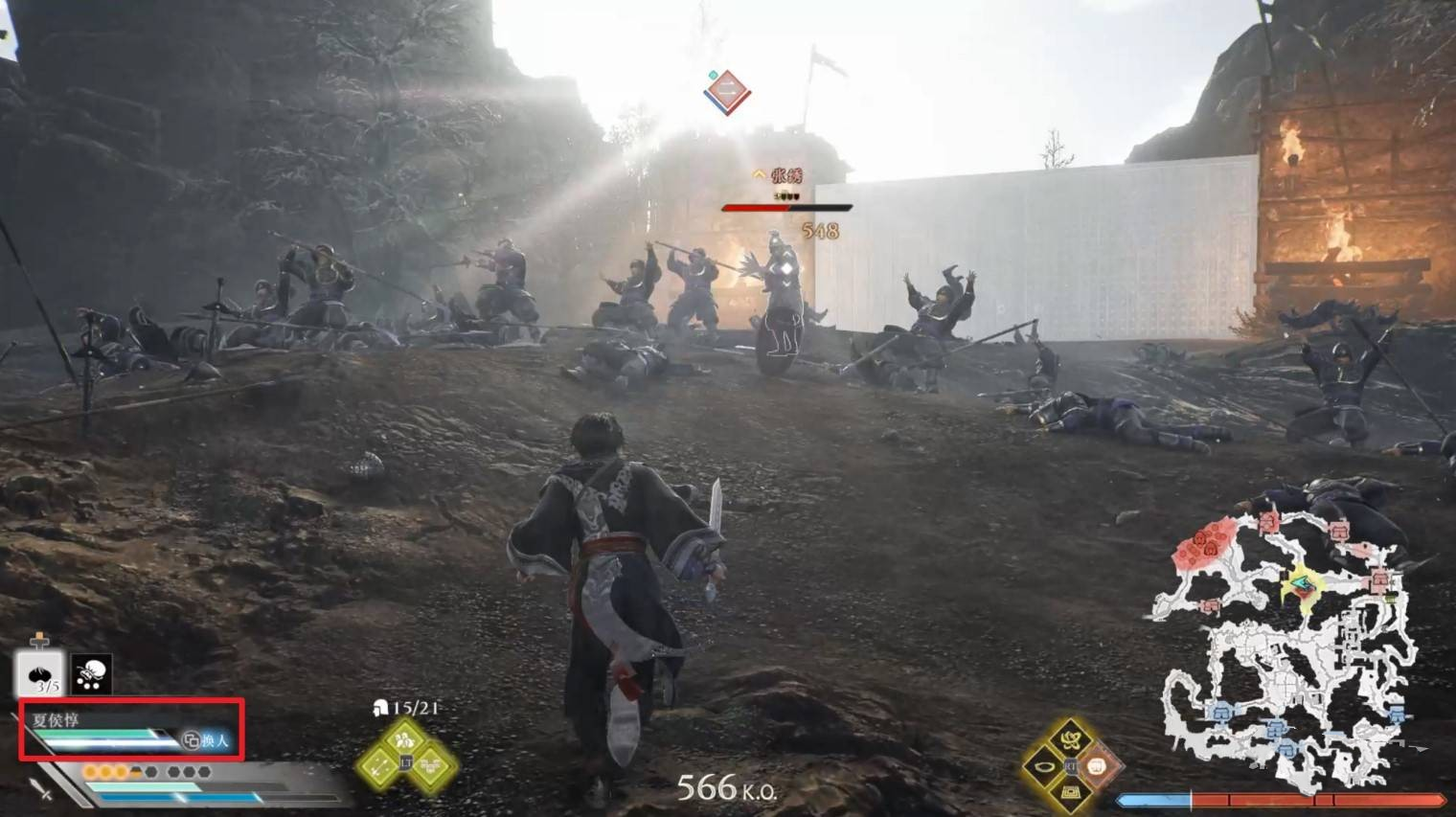The width and height of the screenshot is (1456, 817).
Task: Select the white pouch item slot
Action: 91,673
